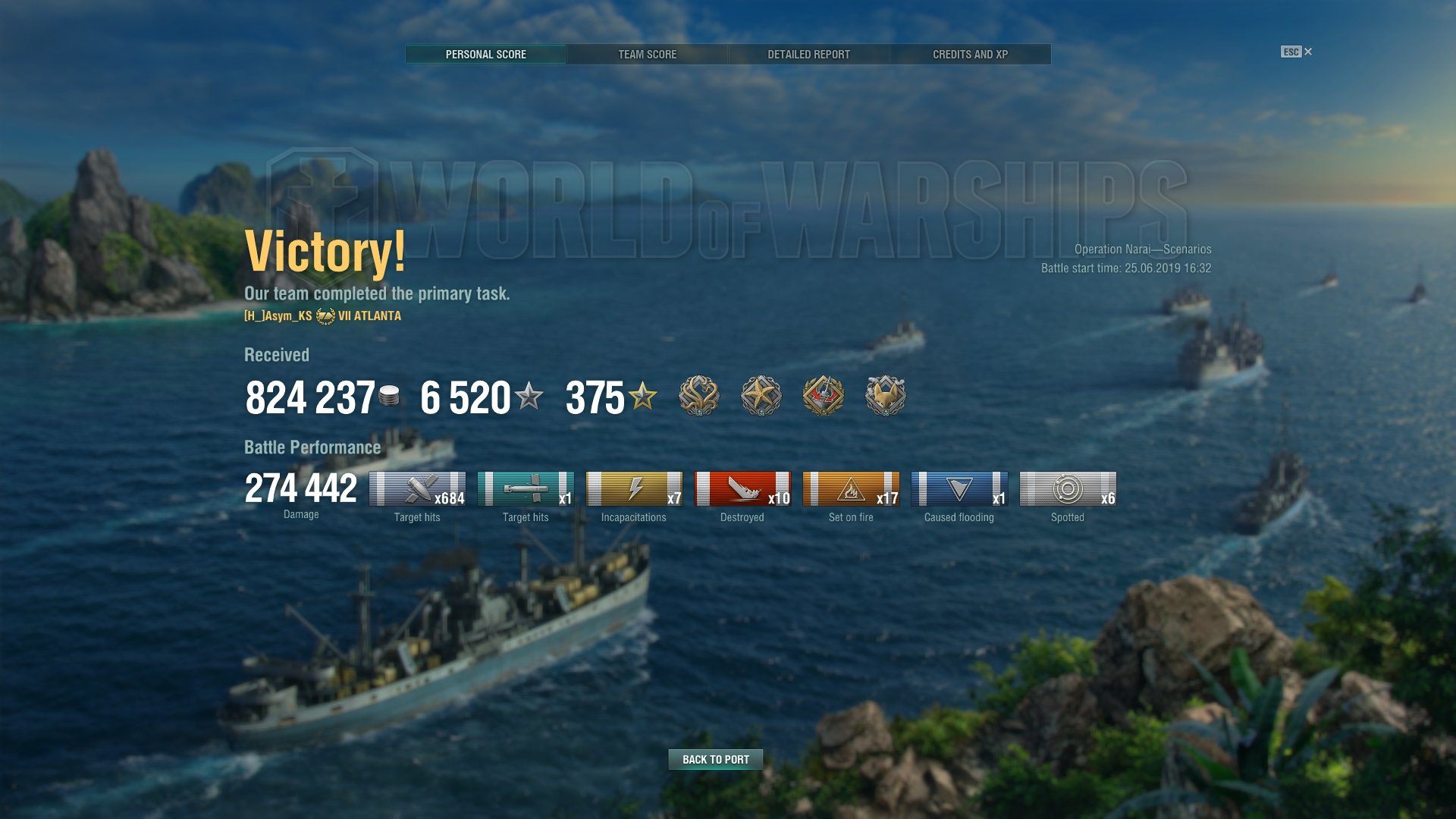View the Credits and XP tab

[x=970, y=55]
